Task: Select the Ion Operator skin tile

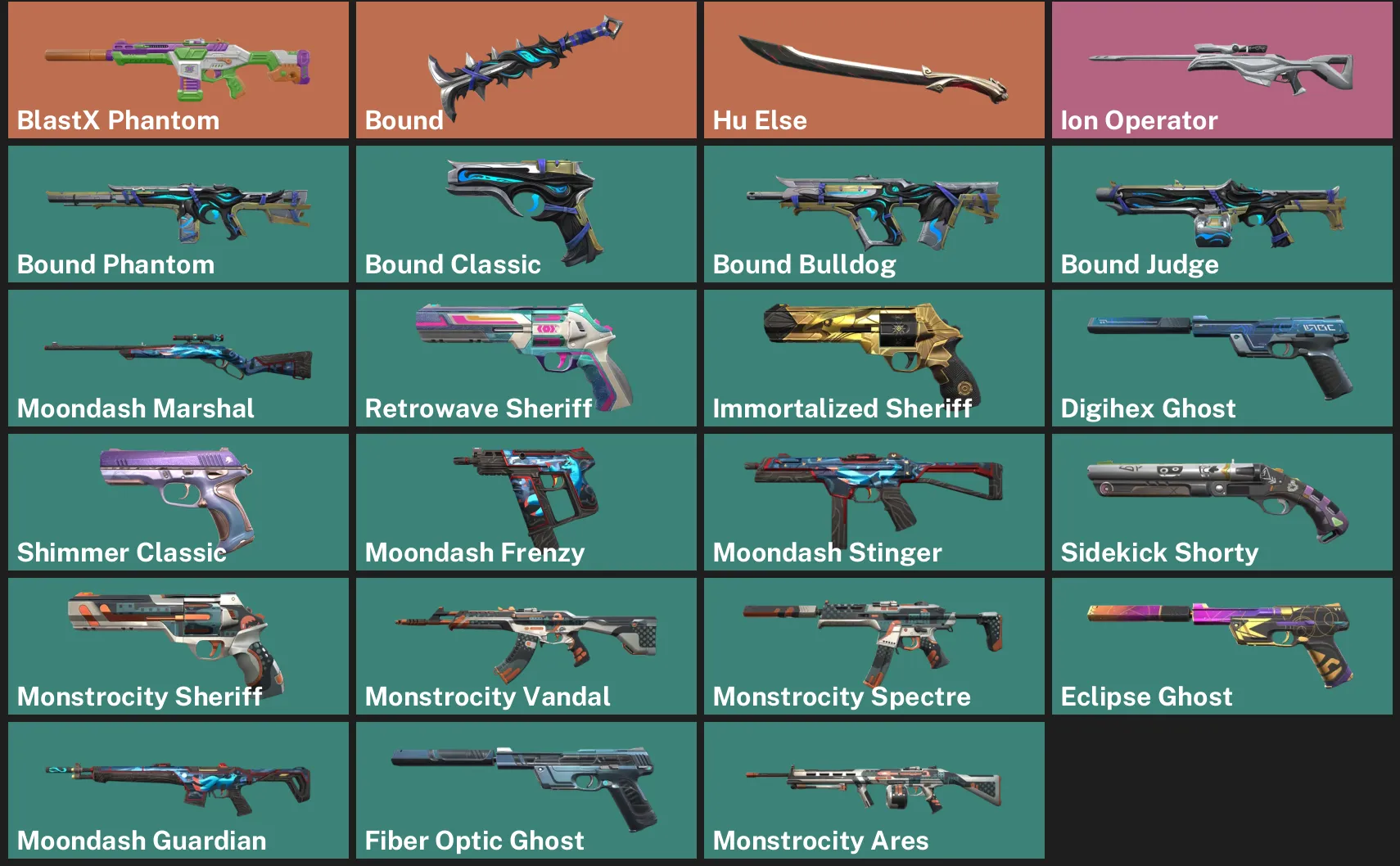Action: (x=1222, y=70)
